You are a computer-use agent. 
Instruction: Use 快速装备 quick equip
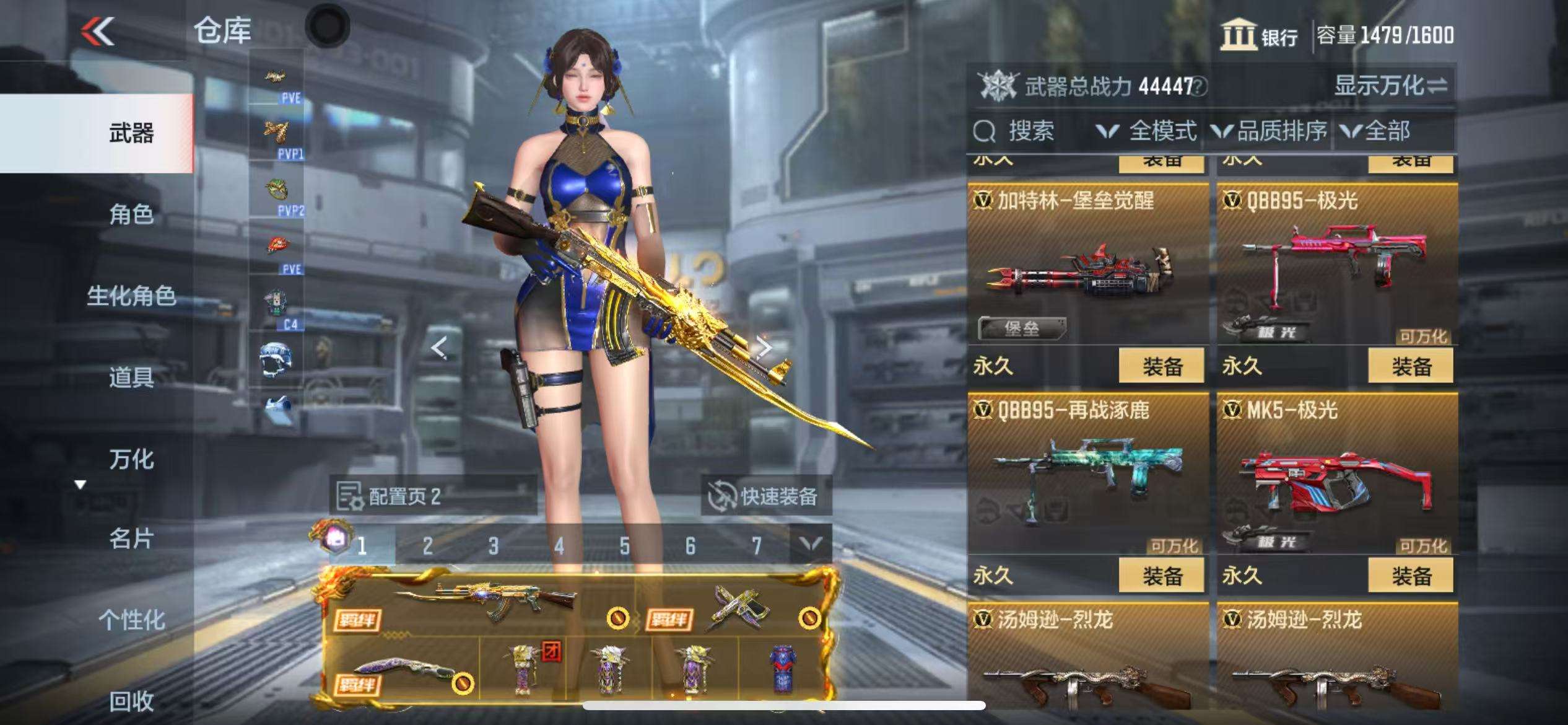point(765,496)
